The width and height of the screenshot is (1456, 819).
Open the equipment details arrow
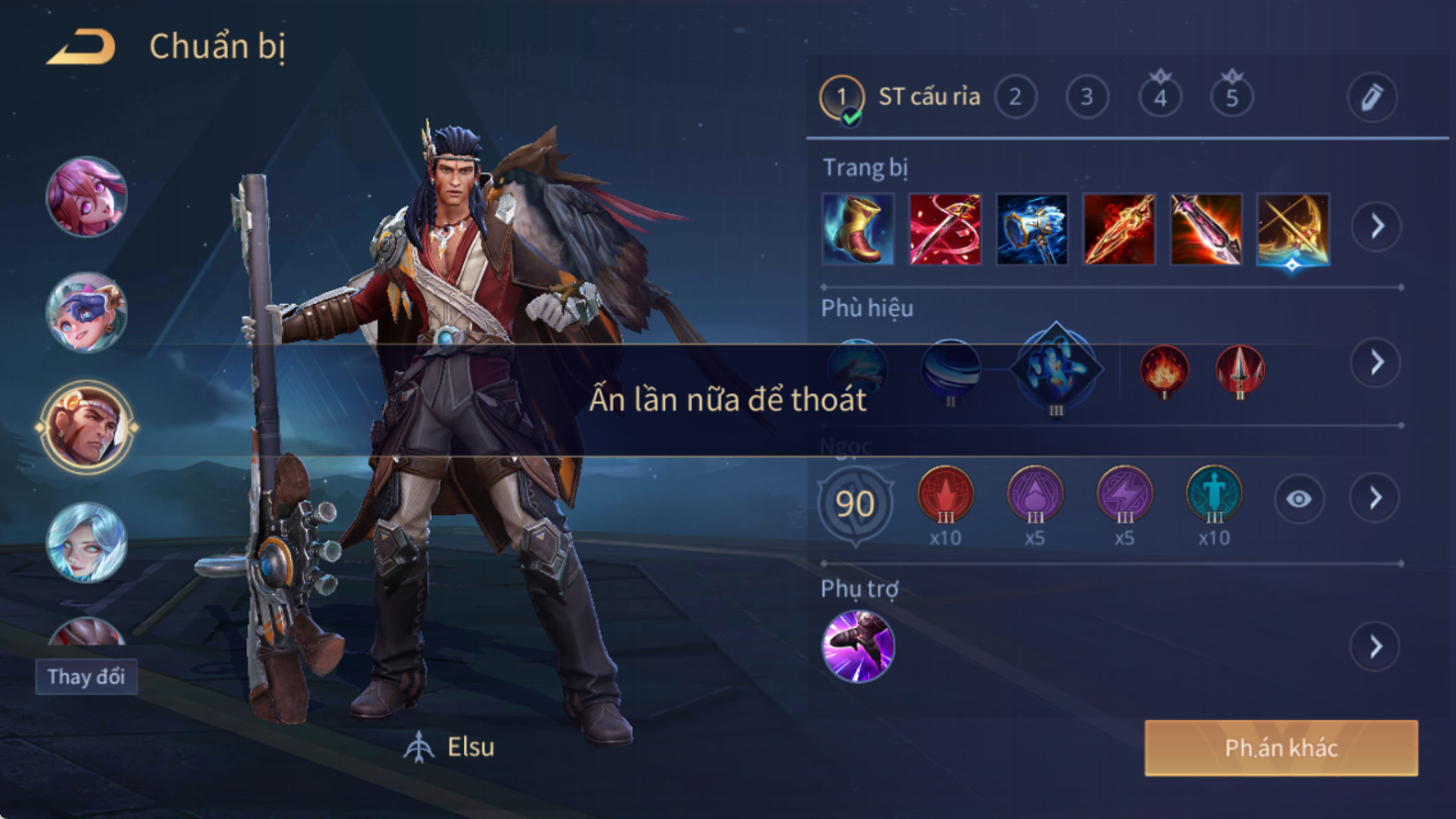coord(1377,227)
